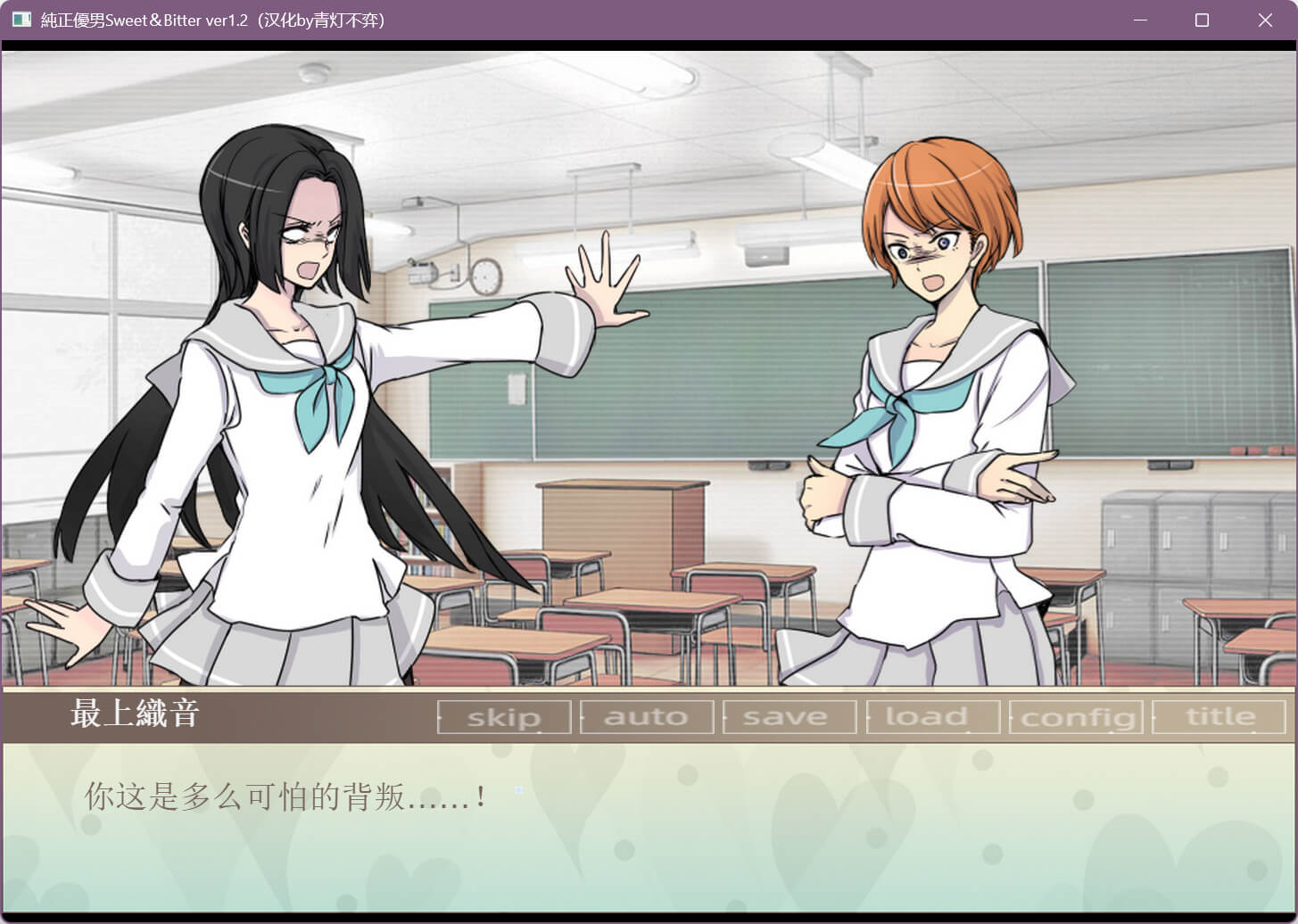Close the game window
The width and height of the screenshot is (1298, 924).
[1264, 20]
